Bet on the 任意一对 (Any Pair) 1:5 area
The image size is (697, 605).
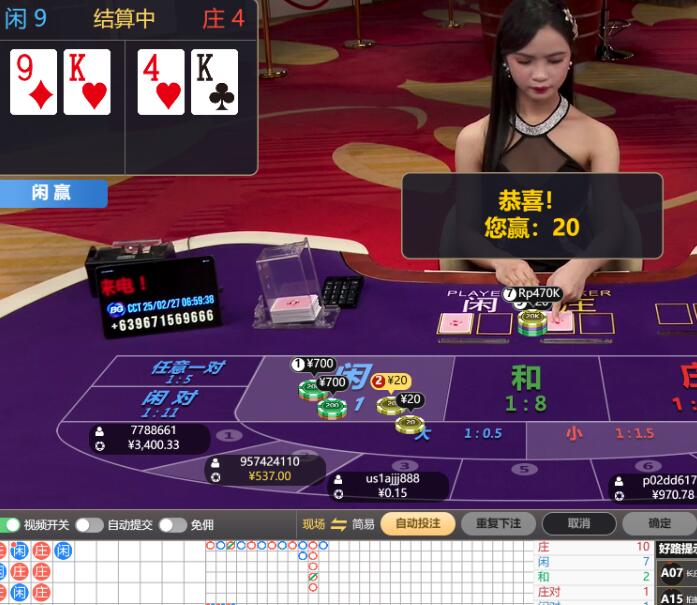click(x=186, y=372)
